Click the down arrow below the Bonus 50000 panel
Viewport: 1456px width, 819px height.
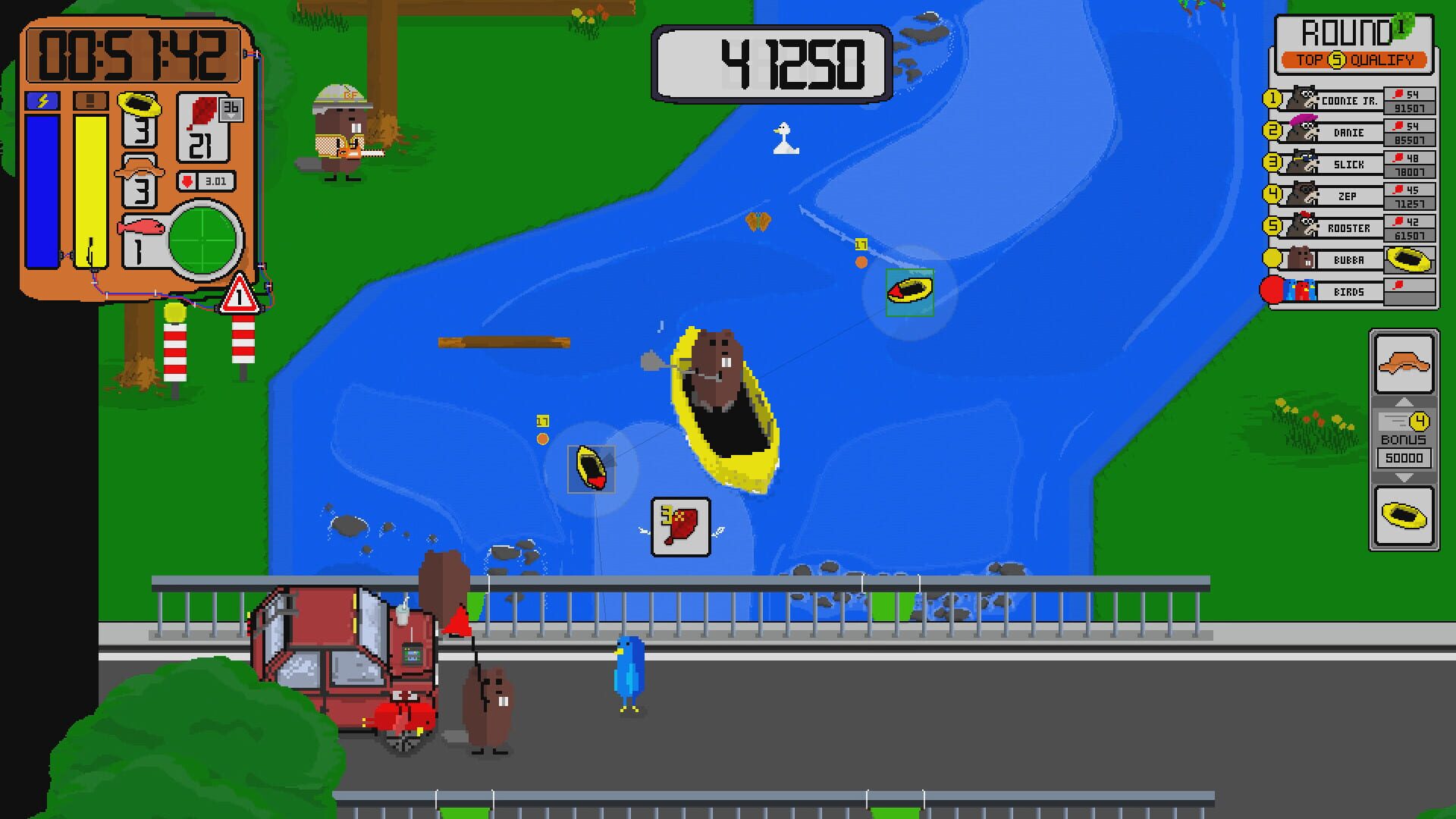(1404, 479)
